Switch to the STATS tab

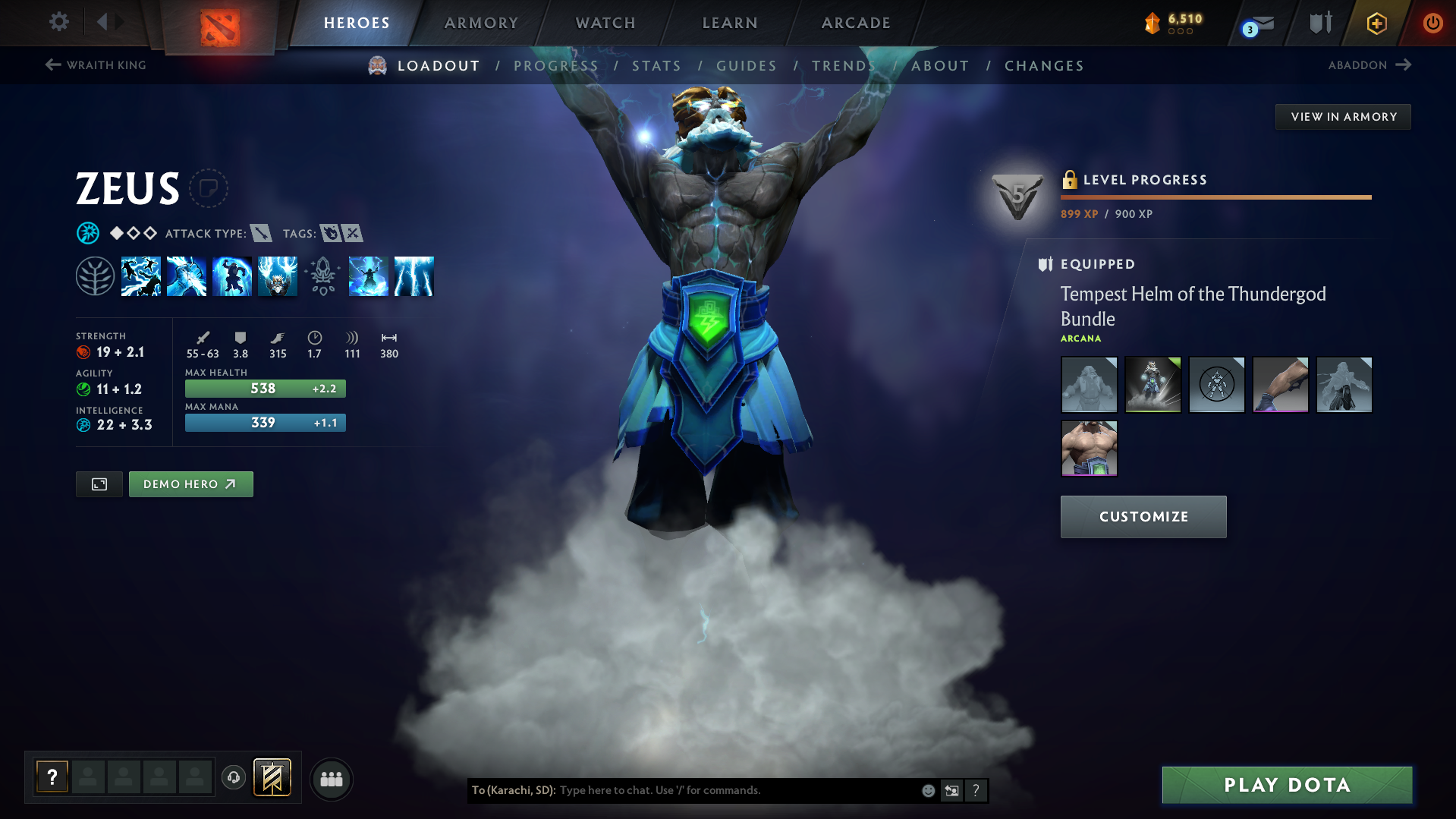[x=656, y=66]
